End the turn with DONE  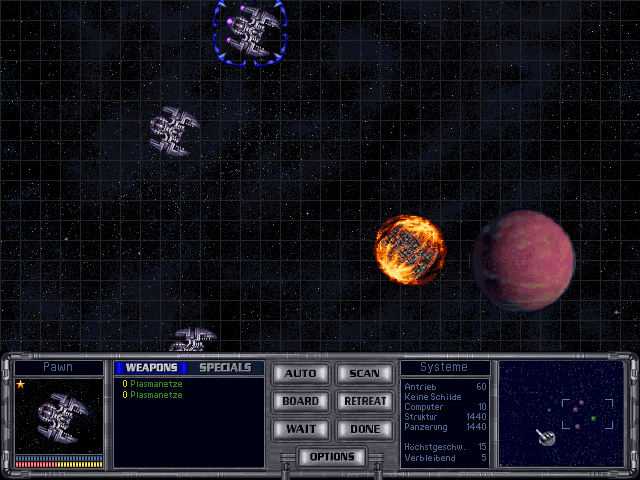(364, 429)
